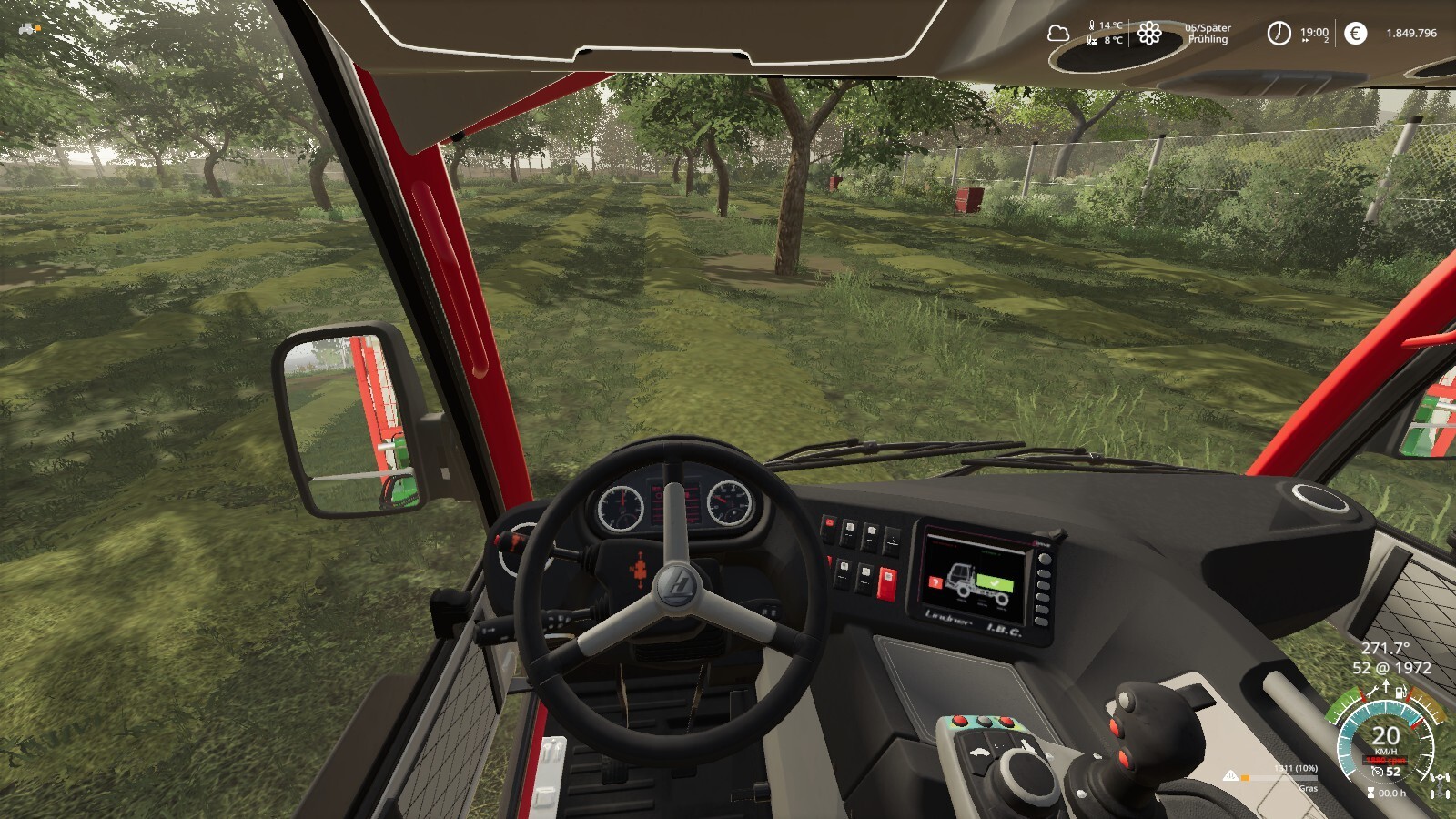Click the wrench damage indicator on the speedometer
This screenshot has width=1456, height=819.
point(1373,693)
